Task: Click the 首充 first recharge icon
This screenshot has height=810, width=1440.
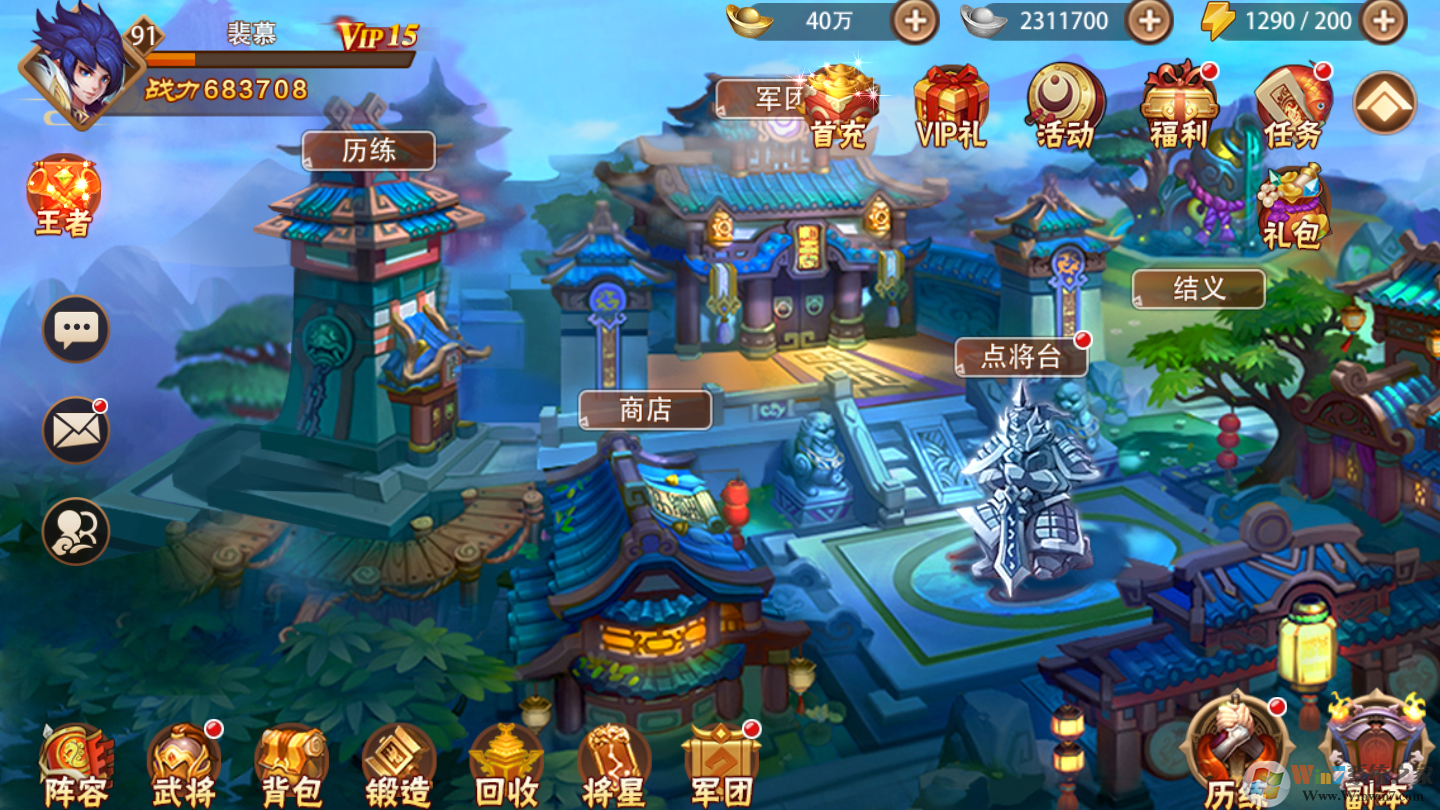Action: (x=838, y=107)
